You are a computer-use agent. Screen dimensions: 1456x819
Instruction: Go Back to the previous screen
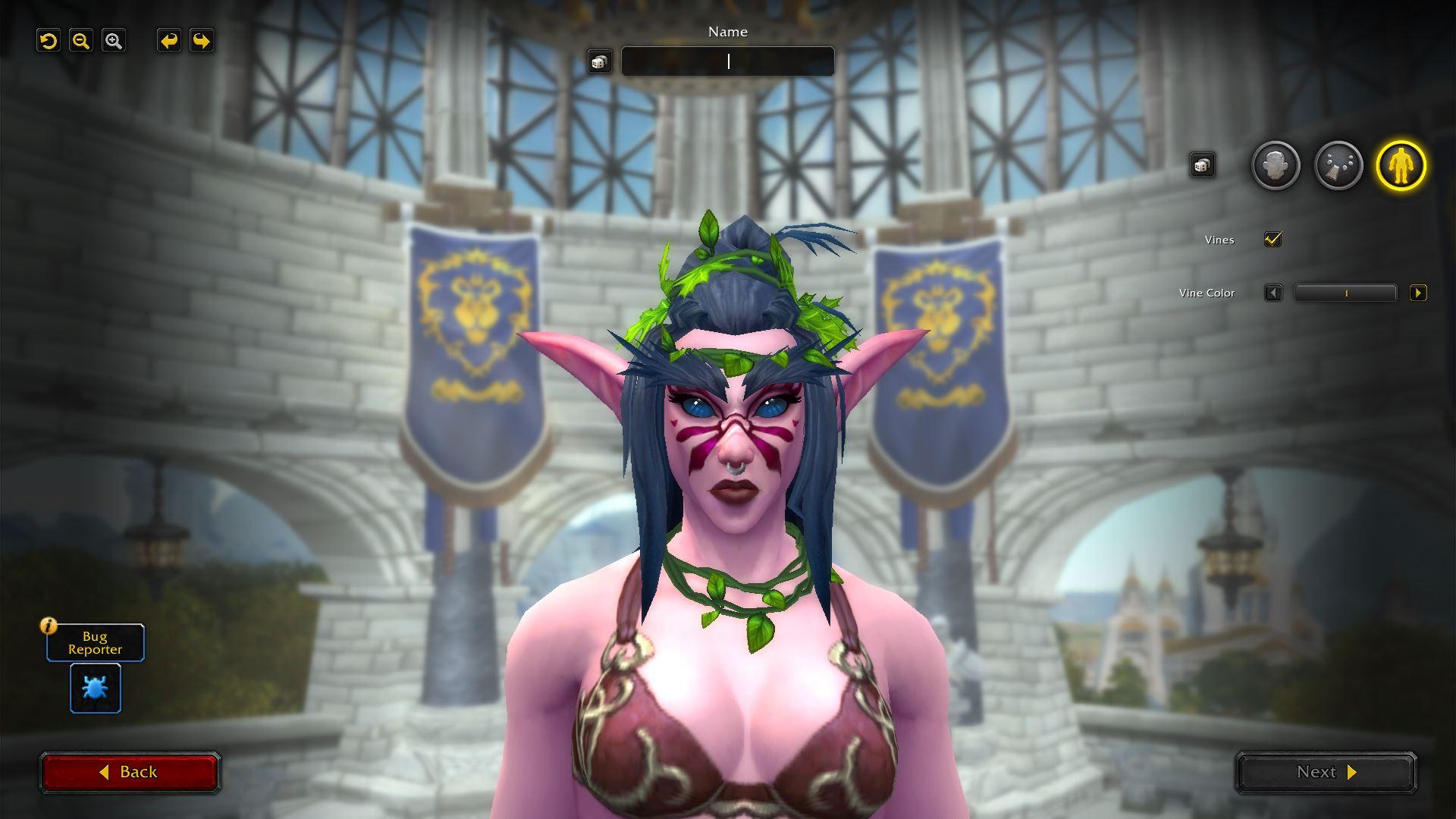coord(130,772)
